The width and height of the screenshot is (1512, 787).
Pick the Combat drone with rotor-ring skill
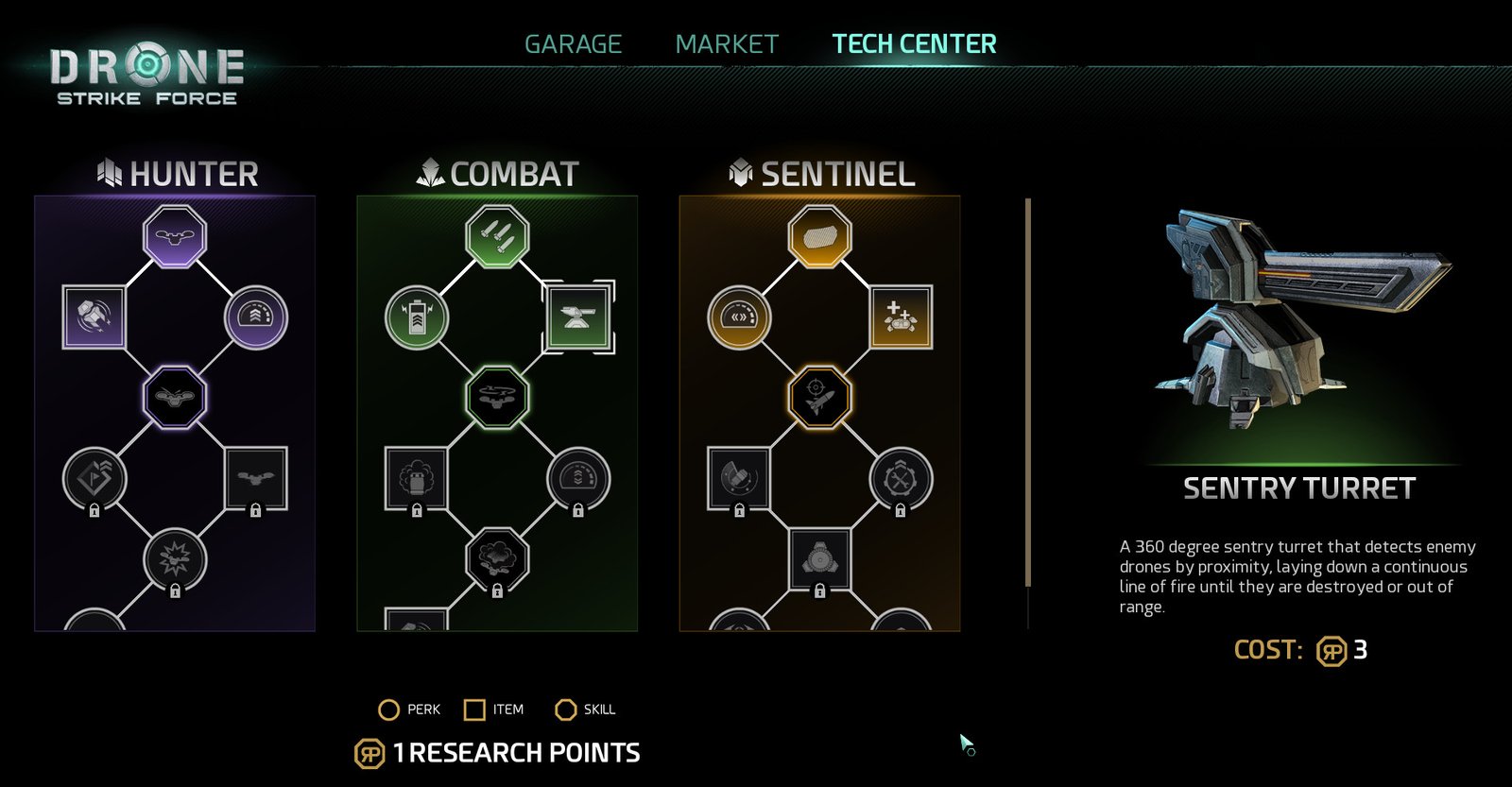pos(497,398)
